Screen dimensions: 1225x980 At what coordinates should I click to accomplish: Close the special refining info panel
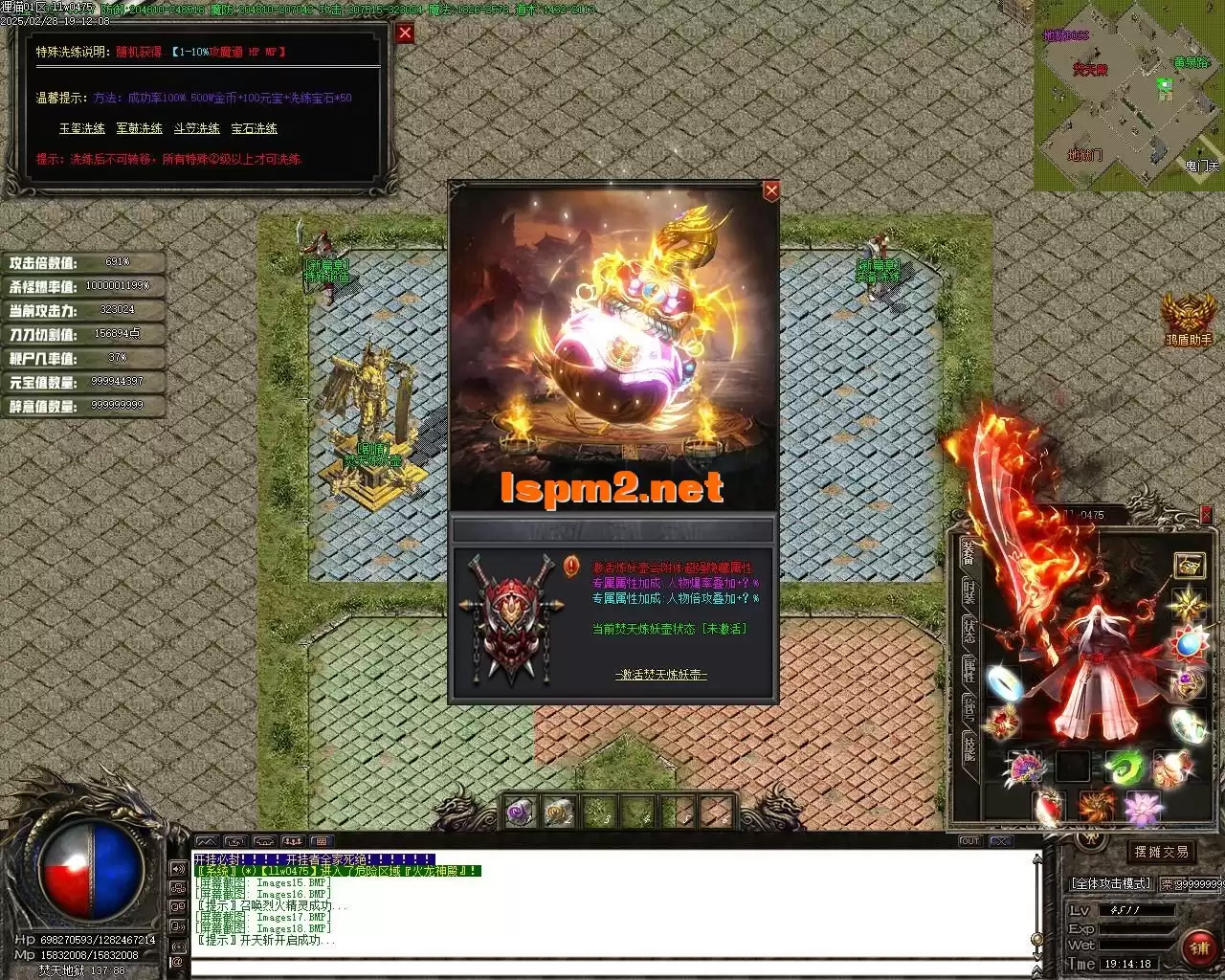pyautogui.click(x=405, y=33)
